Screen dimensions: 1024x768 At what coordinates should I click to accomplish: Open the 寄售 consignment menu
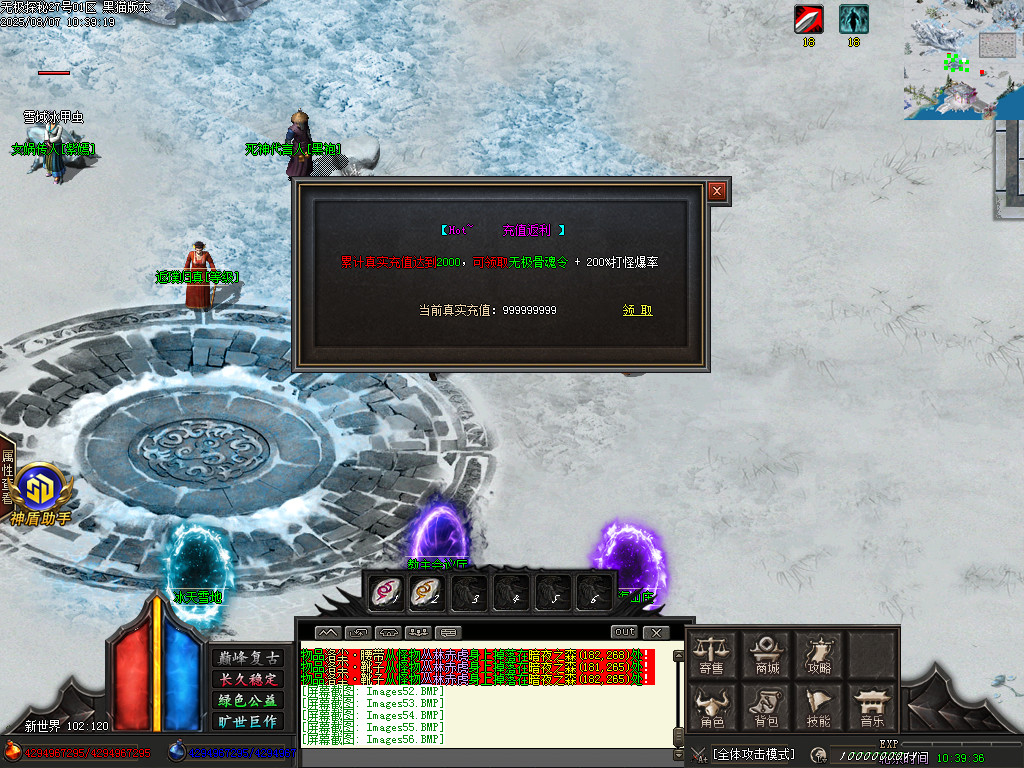[x=712, y=655]
